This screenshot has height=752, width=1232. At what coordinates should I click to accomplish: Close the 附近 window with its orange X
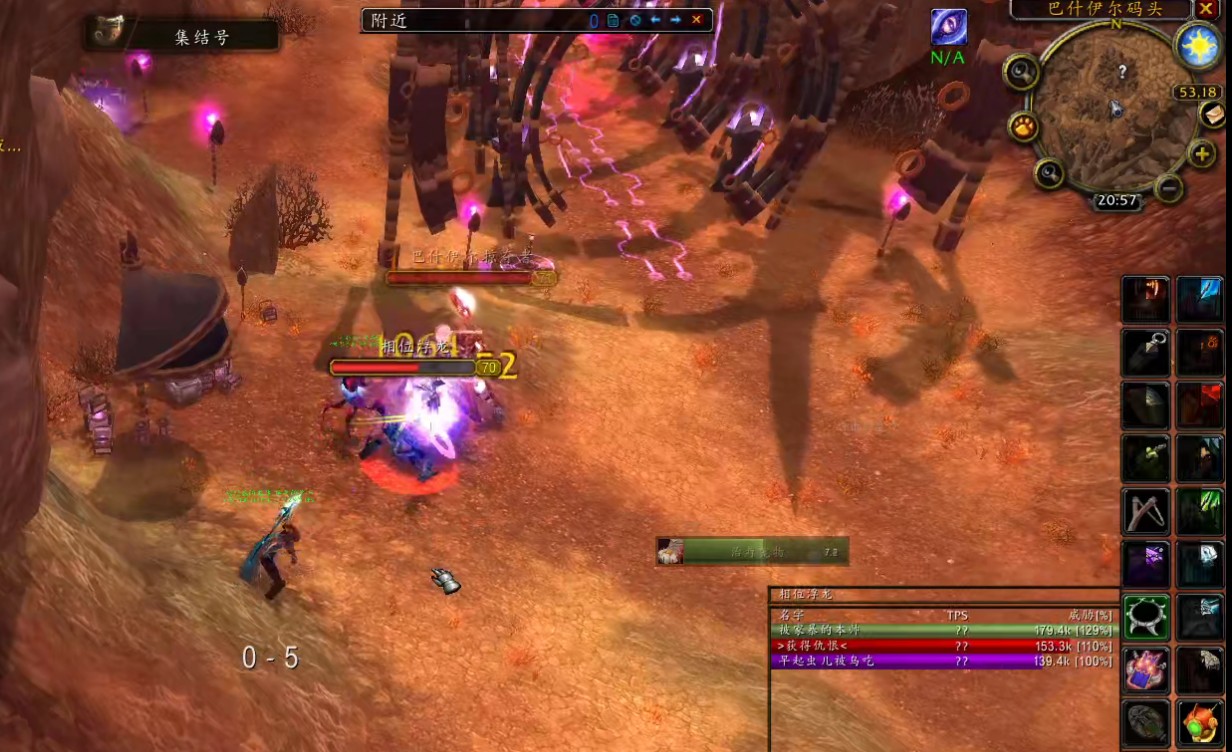click(697, 20)
